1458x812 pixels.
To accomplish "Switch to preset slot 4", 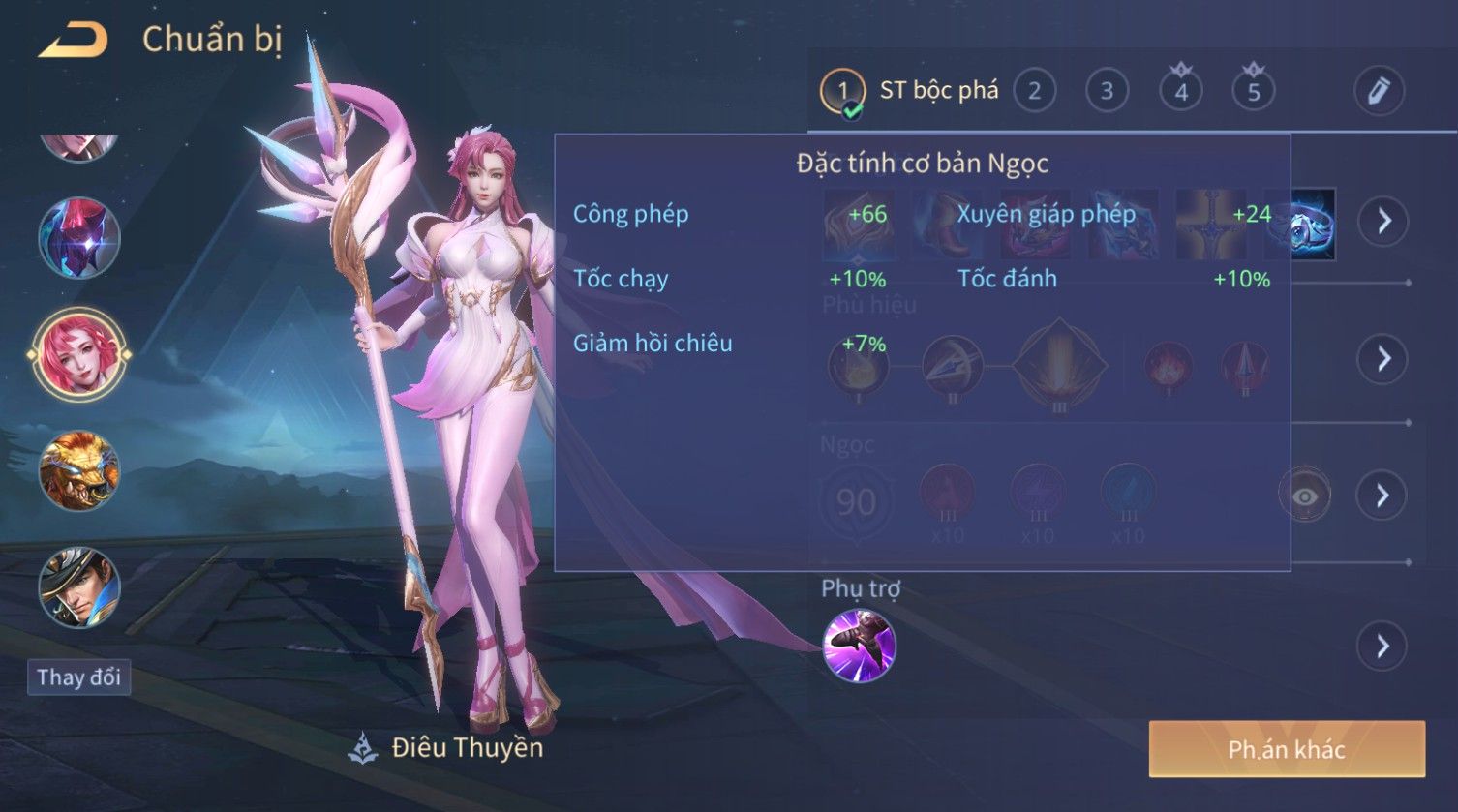I will pyautogui.click(x=1181, y=91).
